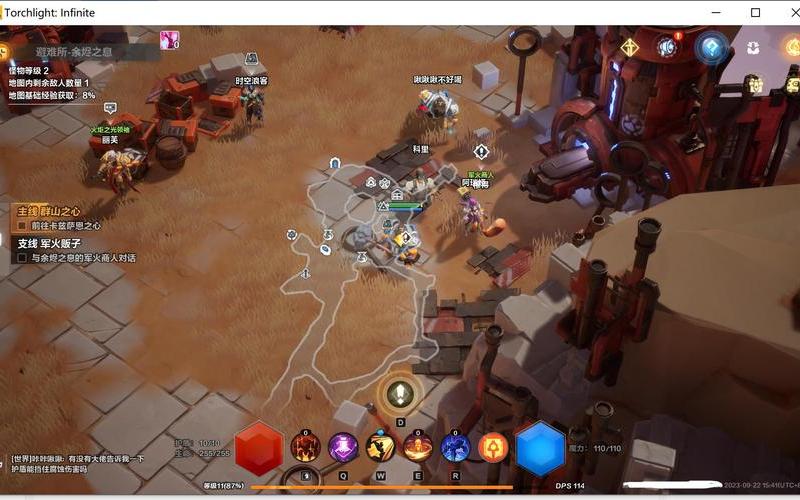Activate the blue skill bound to R

pos(456,446)
